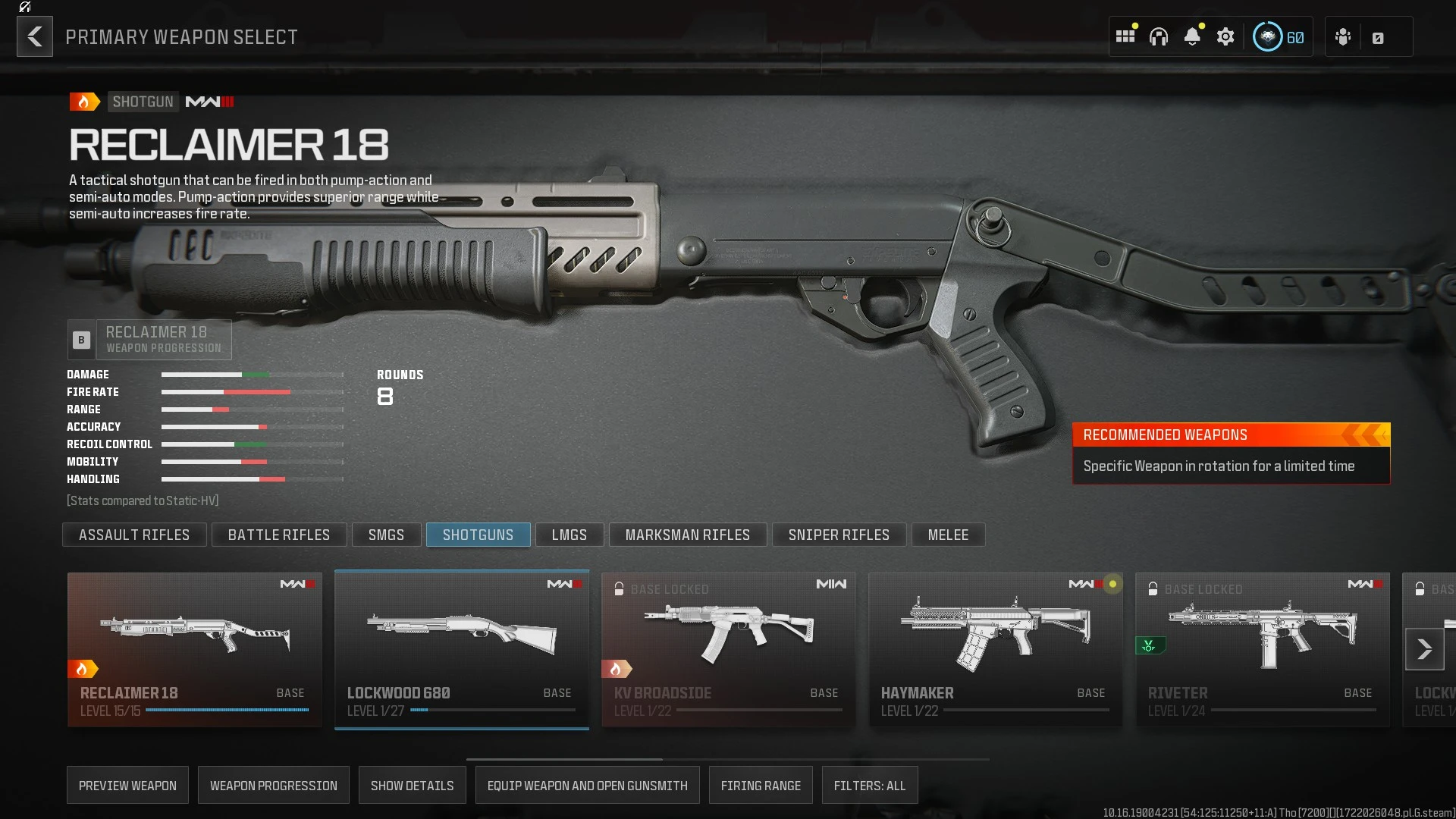This screenshot has width=1456, height=819.
Task: Switch to the SNIPER RIFLES category
Action: [x=839, y=535]
